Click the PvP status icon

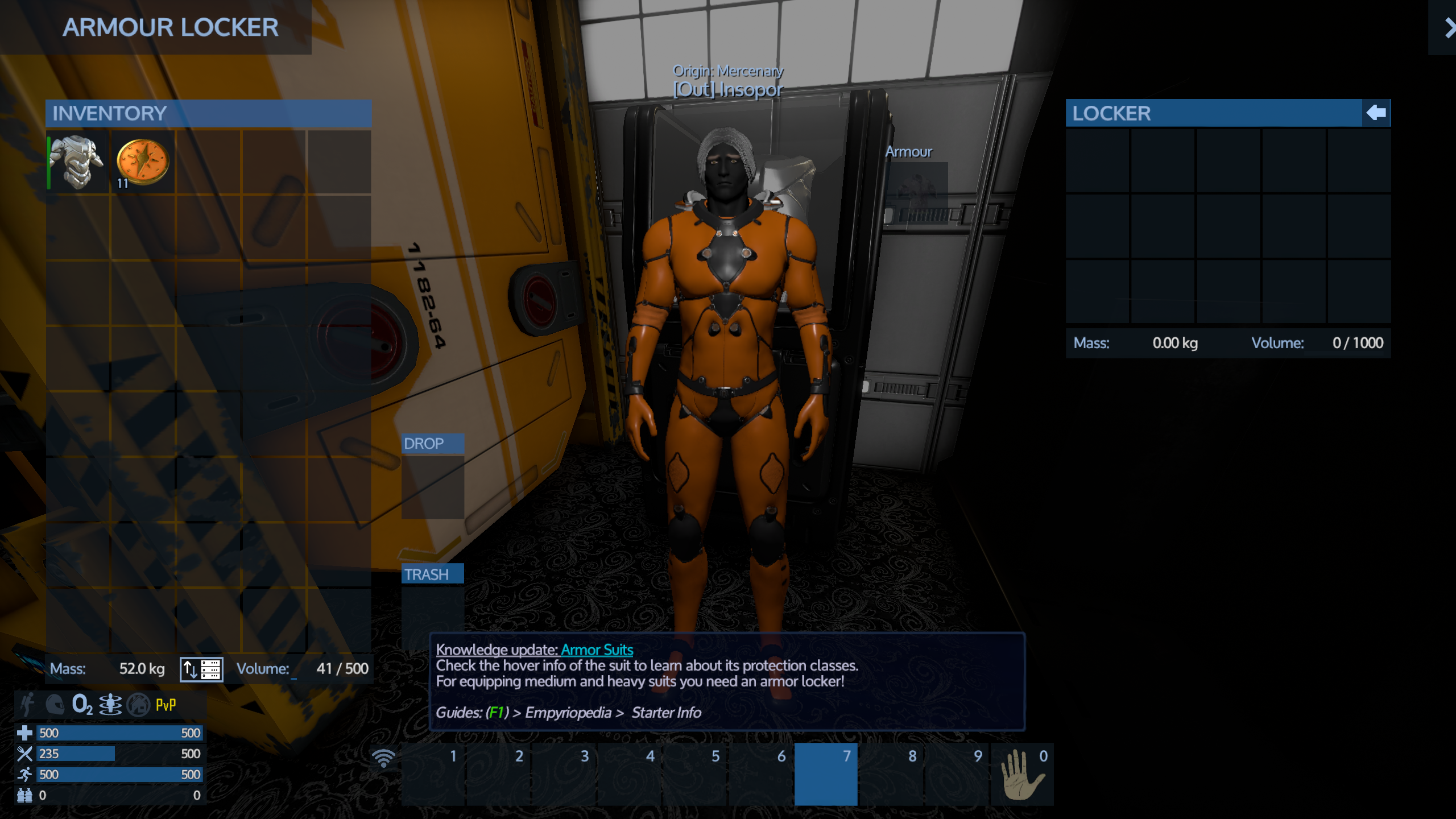click(x=166, y=705)
